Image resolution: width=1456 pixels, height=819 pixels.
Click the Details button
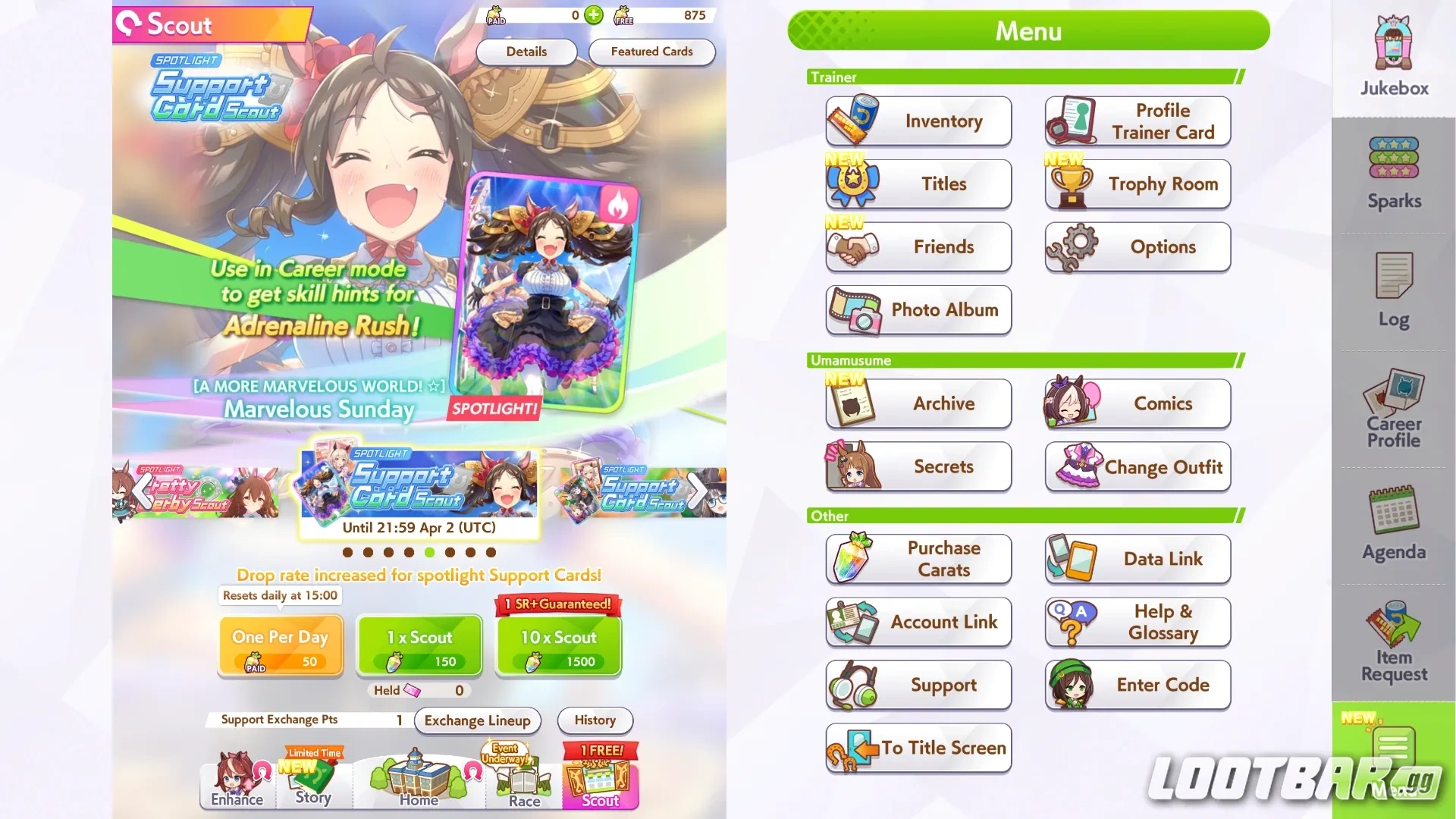pyautogui.click(x=526, y=52)
